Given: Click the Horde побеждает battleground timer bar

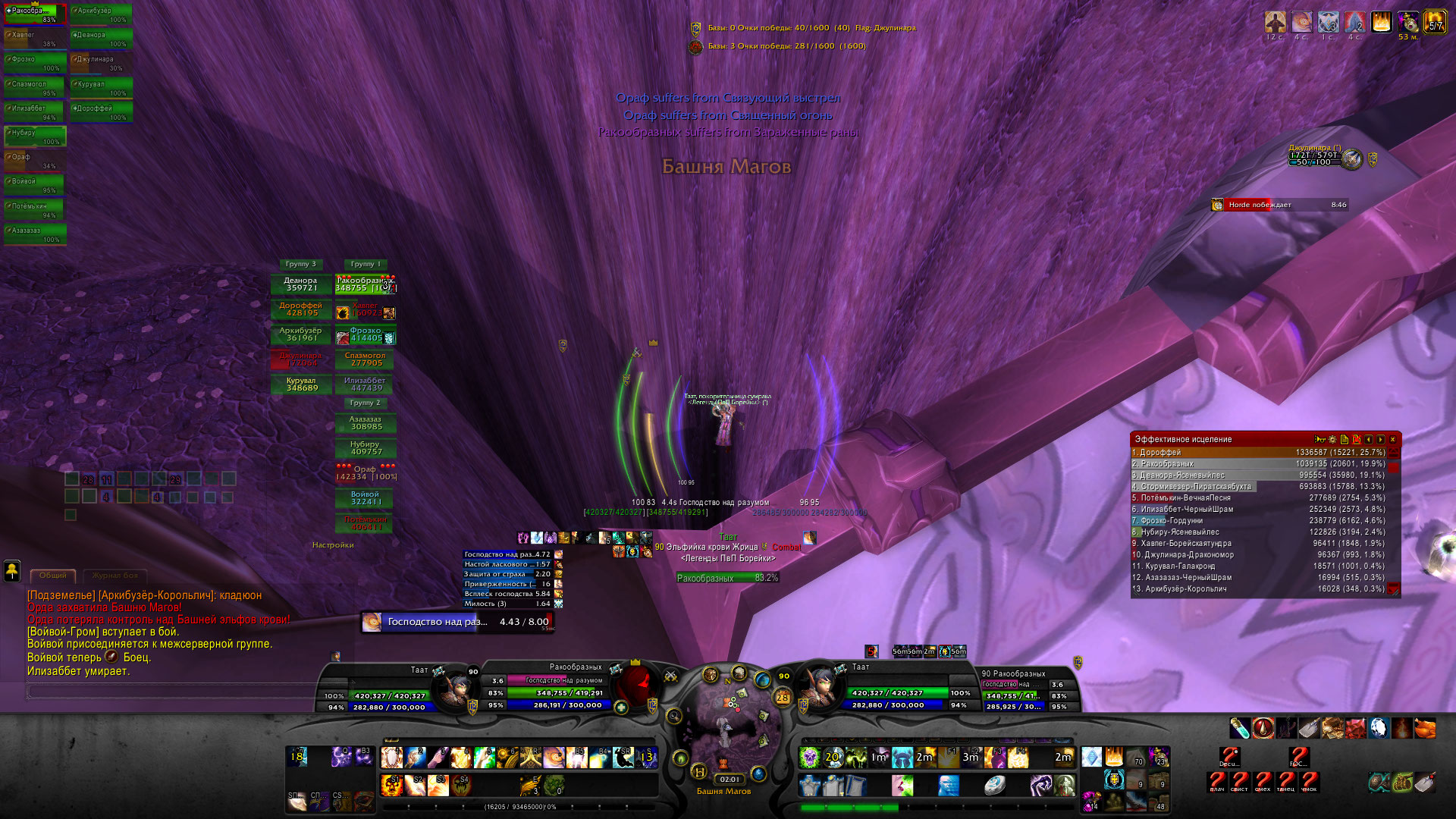Looking at the screenshot, I should [1280, 205].
